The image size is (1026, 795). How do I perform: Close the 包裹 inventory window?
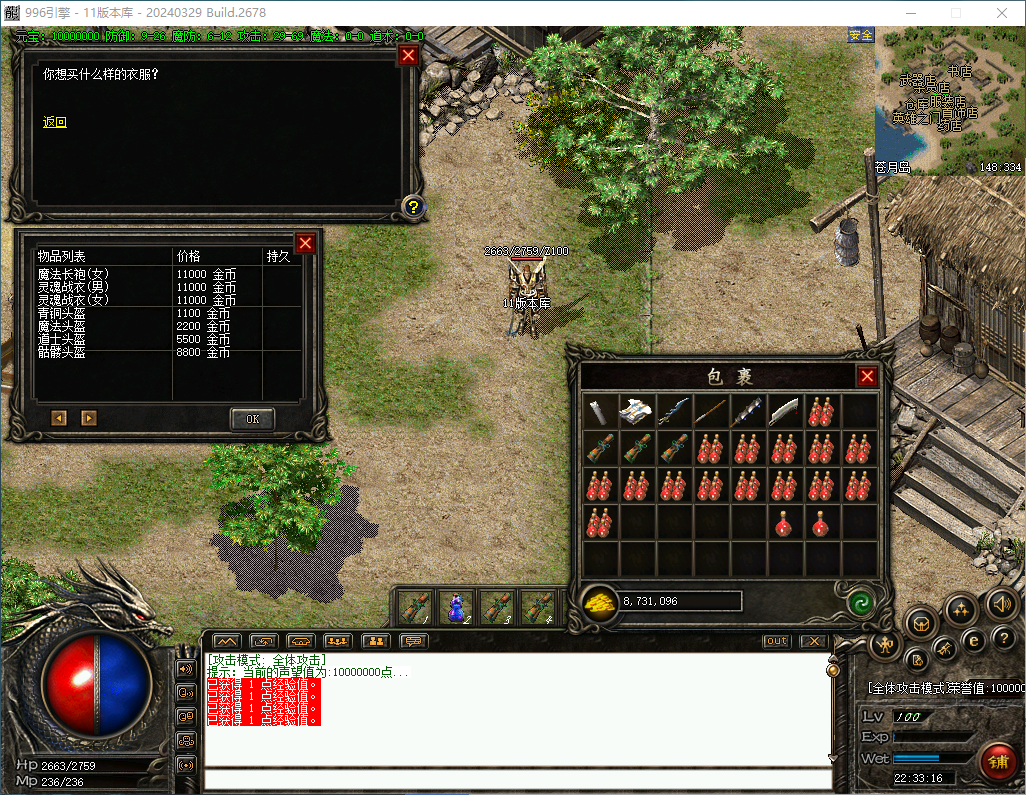pyautogui.click(x=867, y=376)
